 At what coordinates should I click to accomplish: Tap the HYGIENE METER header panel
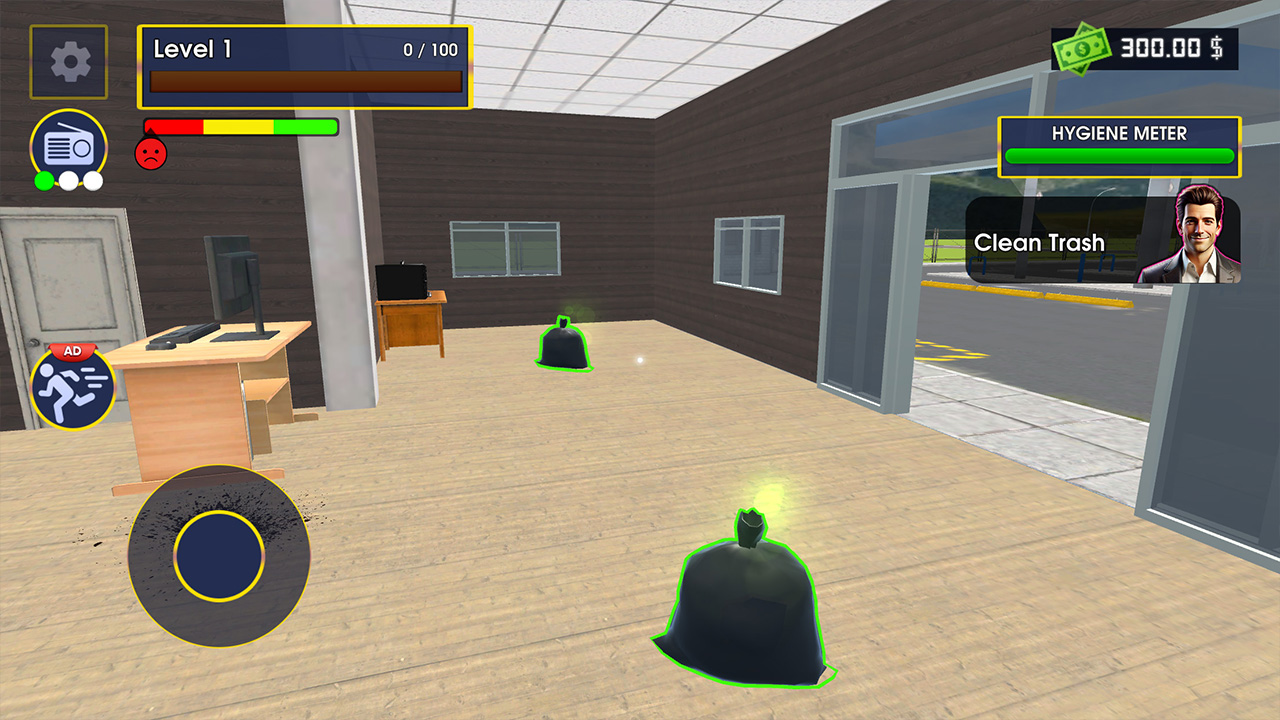(1120, 132)
